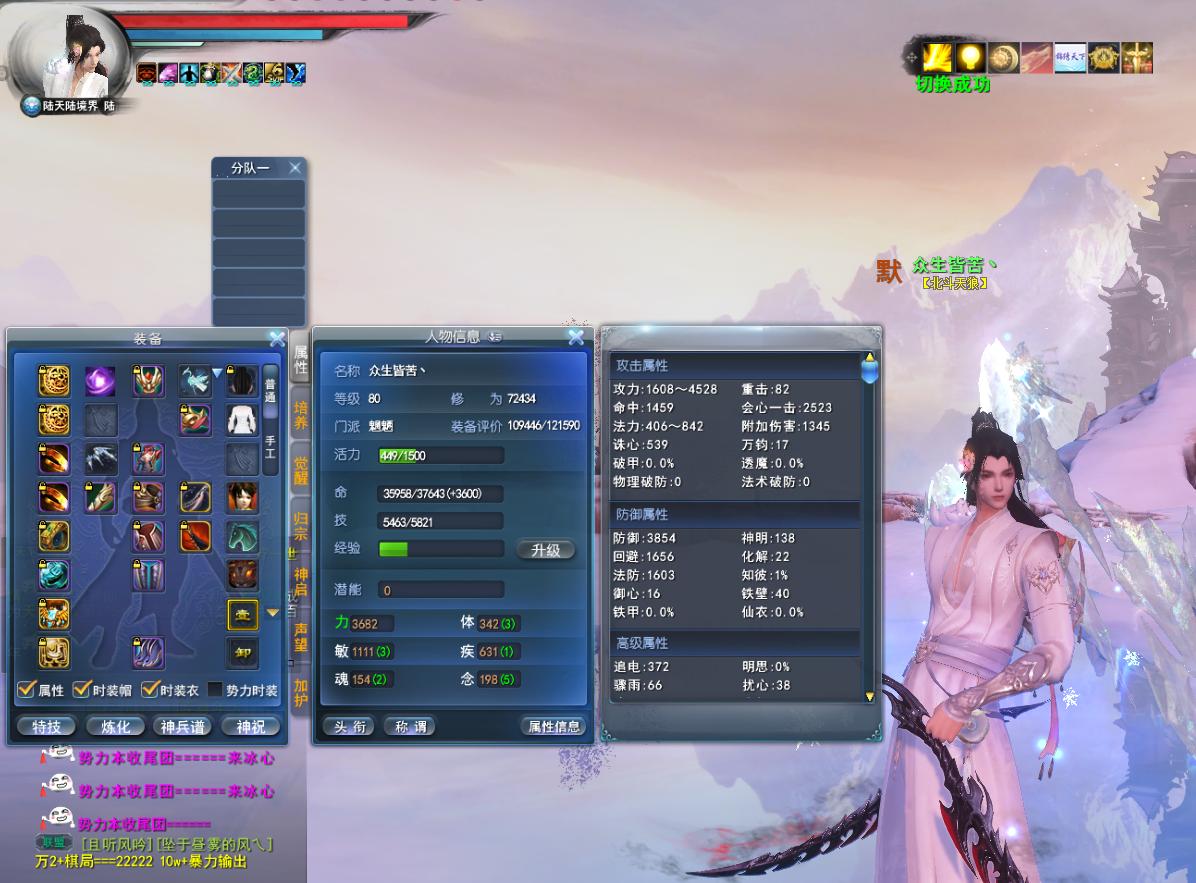This screenshot has width=1196, height=883.
Task: Enable the 势力时装 faction outfit checkbox
Action: tap(214, 690)
